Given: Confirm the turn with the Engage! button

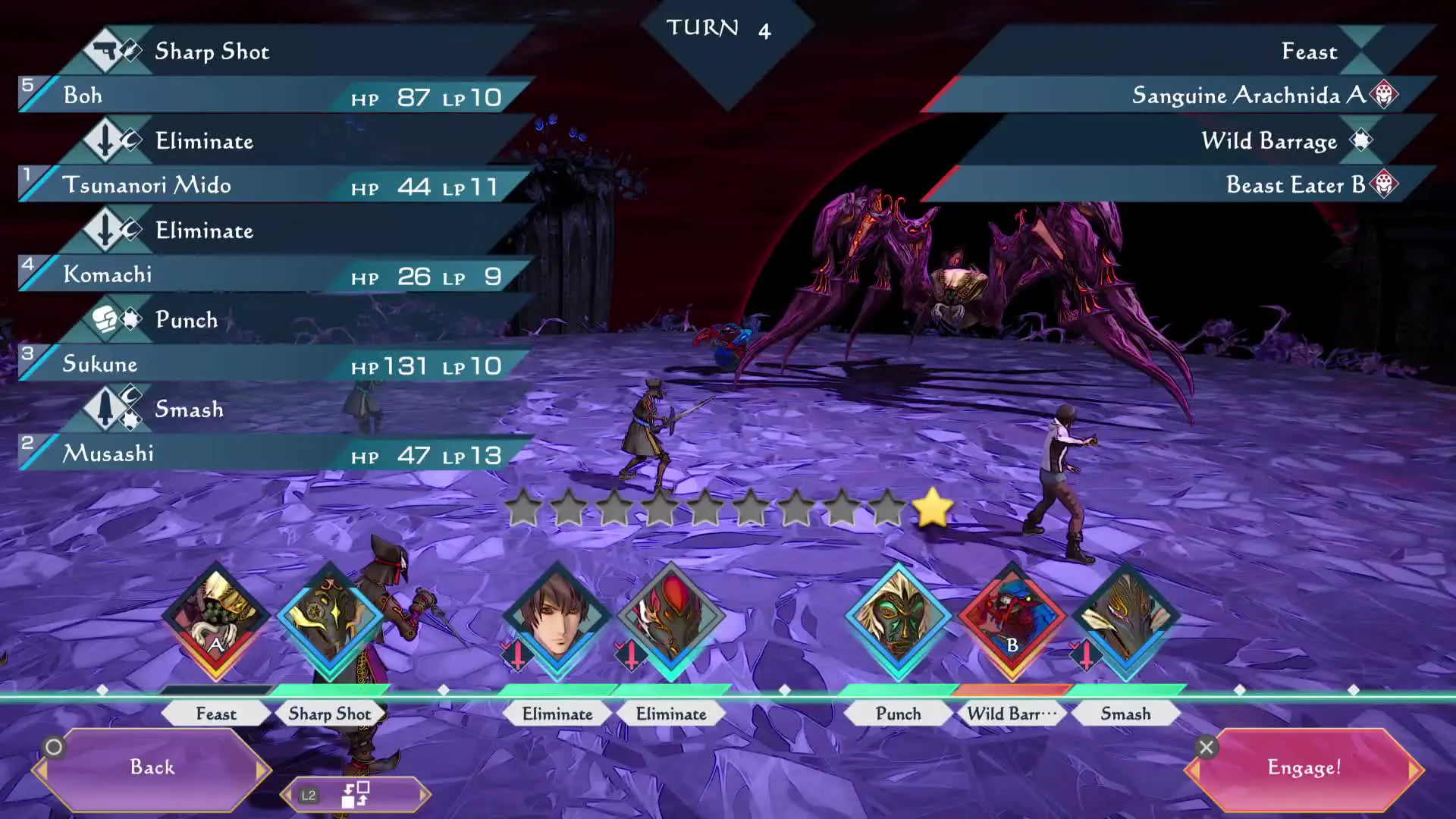Looking at the screenshot, I should pos(1304,767).
